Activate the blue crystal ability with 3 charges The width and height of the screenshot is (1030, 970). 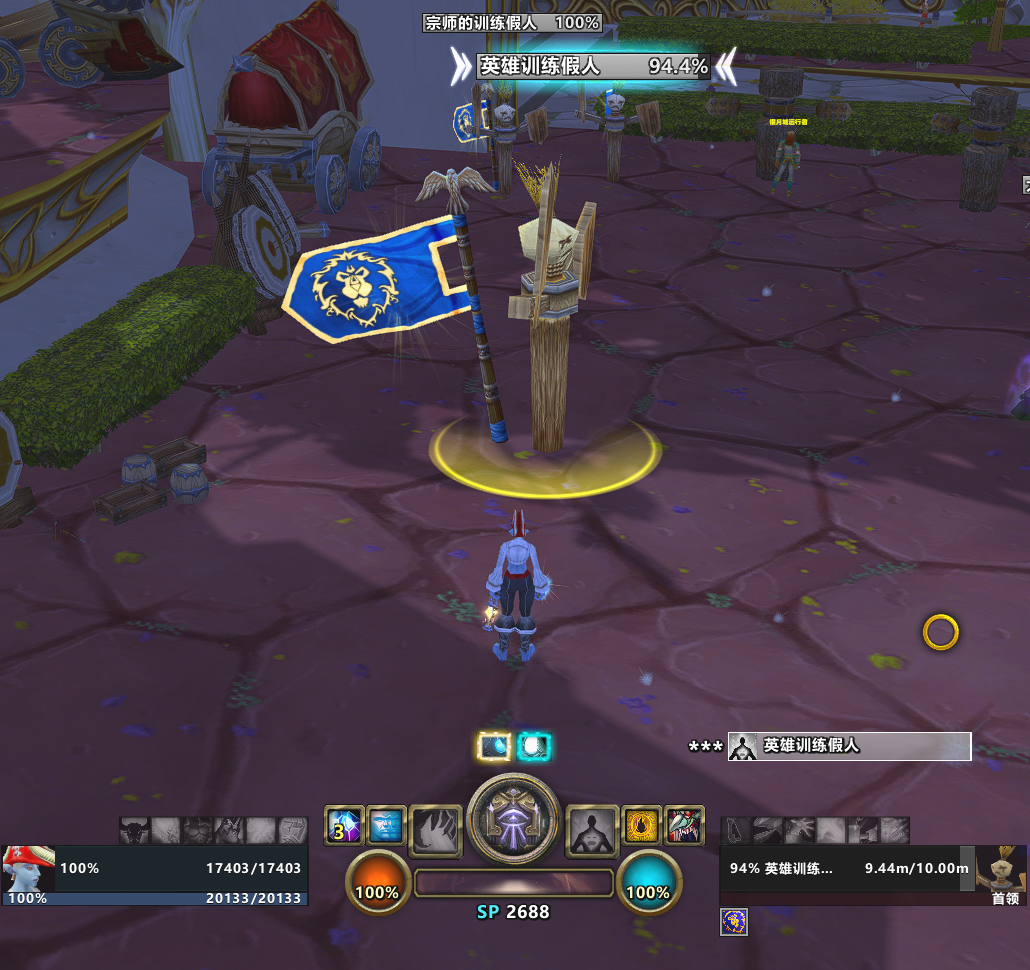point(344,826)
